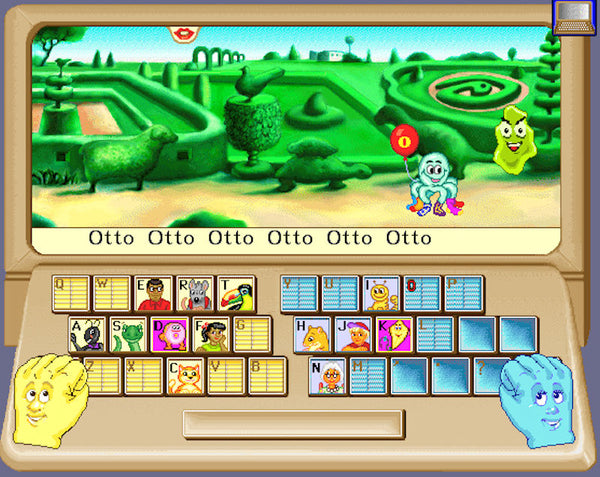Select the W key
This screenshot has height=477, width=600.
click(112, 294)
